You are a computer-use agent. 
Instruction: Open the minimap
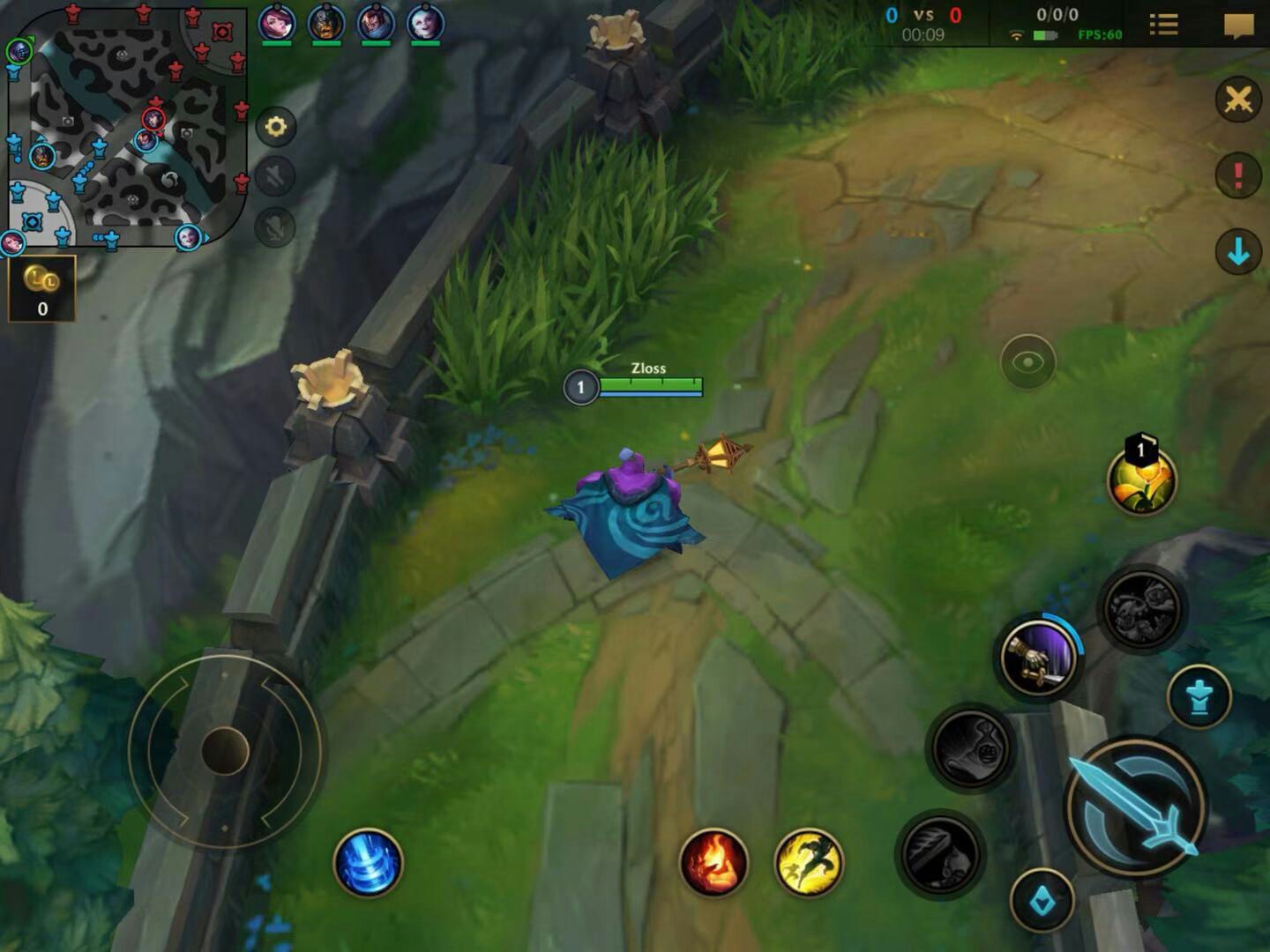[x=128, y=128]
